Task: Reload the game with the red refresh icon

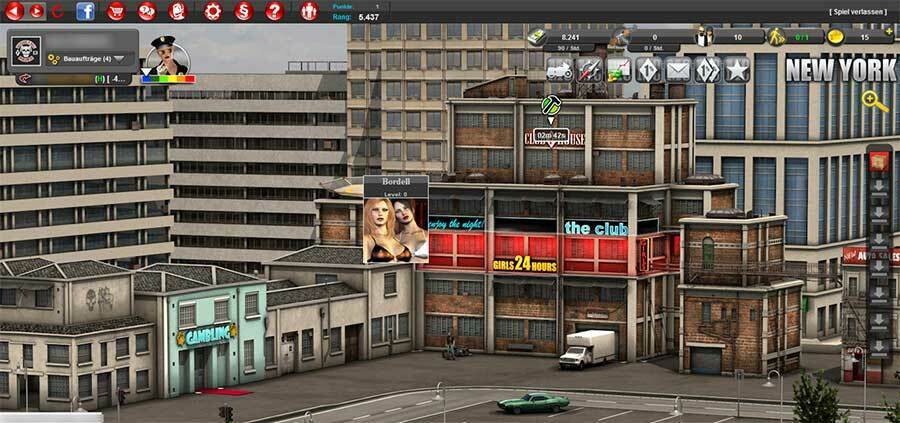Action: tap(57, 12)
